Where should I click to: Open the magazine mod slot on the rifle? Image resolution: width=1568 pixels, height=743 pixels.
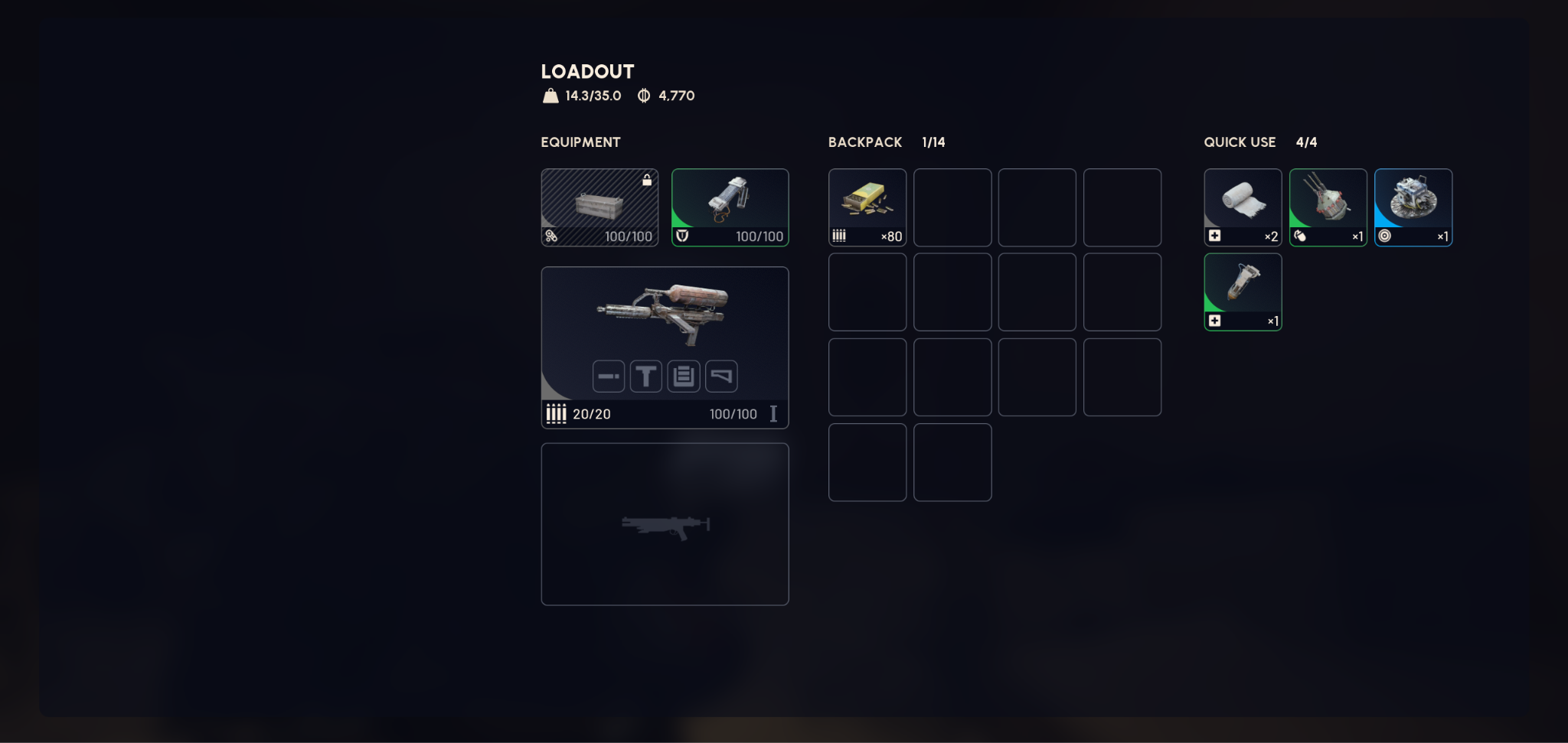684,376
